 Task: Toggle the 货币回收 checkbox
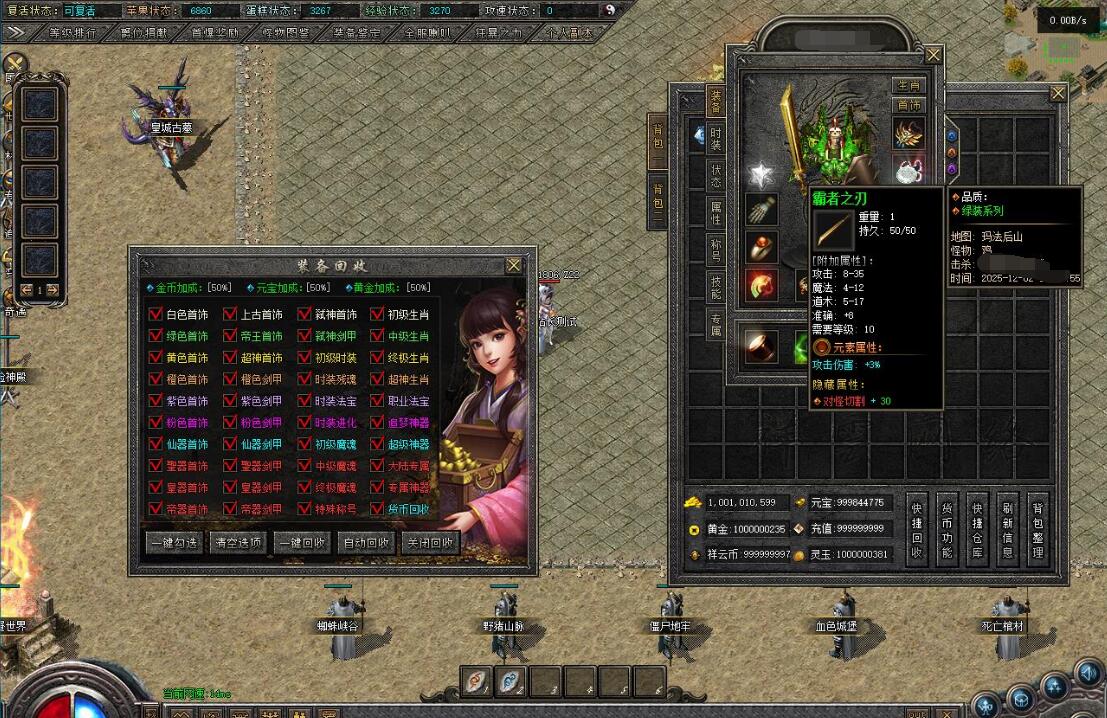(378, 509)
